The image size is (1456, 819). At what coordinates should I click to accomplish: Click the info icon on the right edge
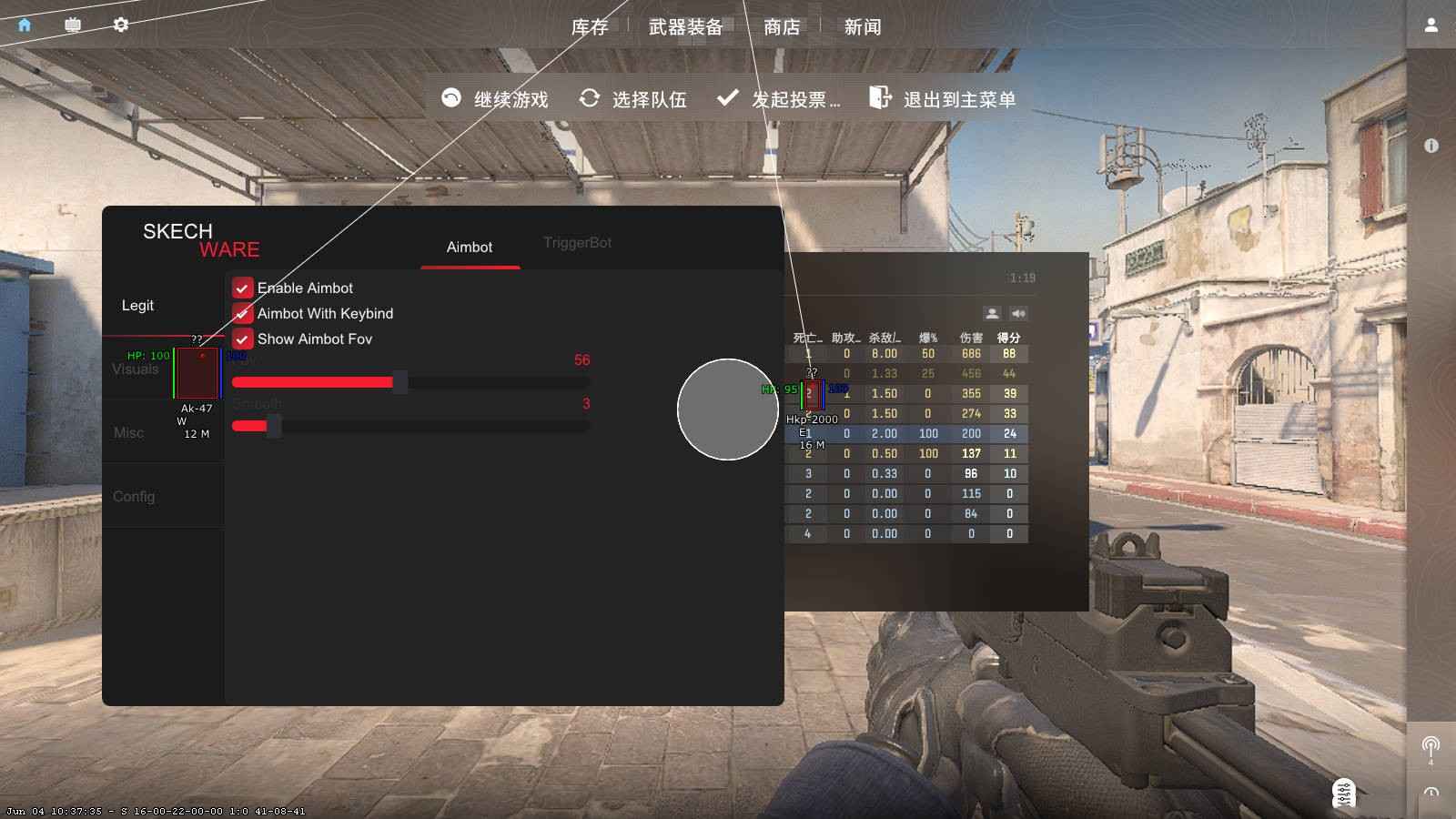pyautogui.click(x=1429, y=145)
